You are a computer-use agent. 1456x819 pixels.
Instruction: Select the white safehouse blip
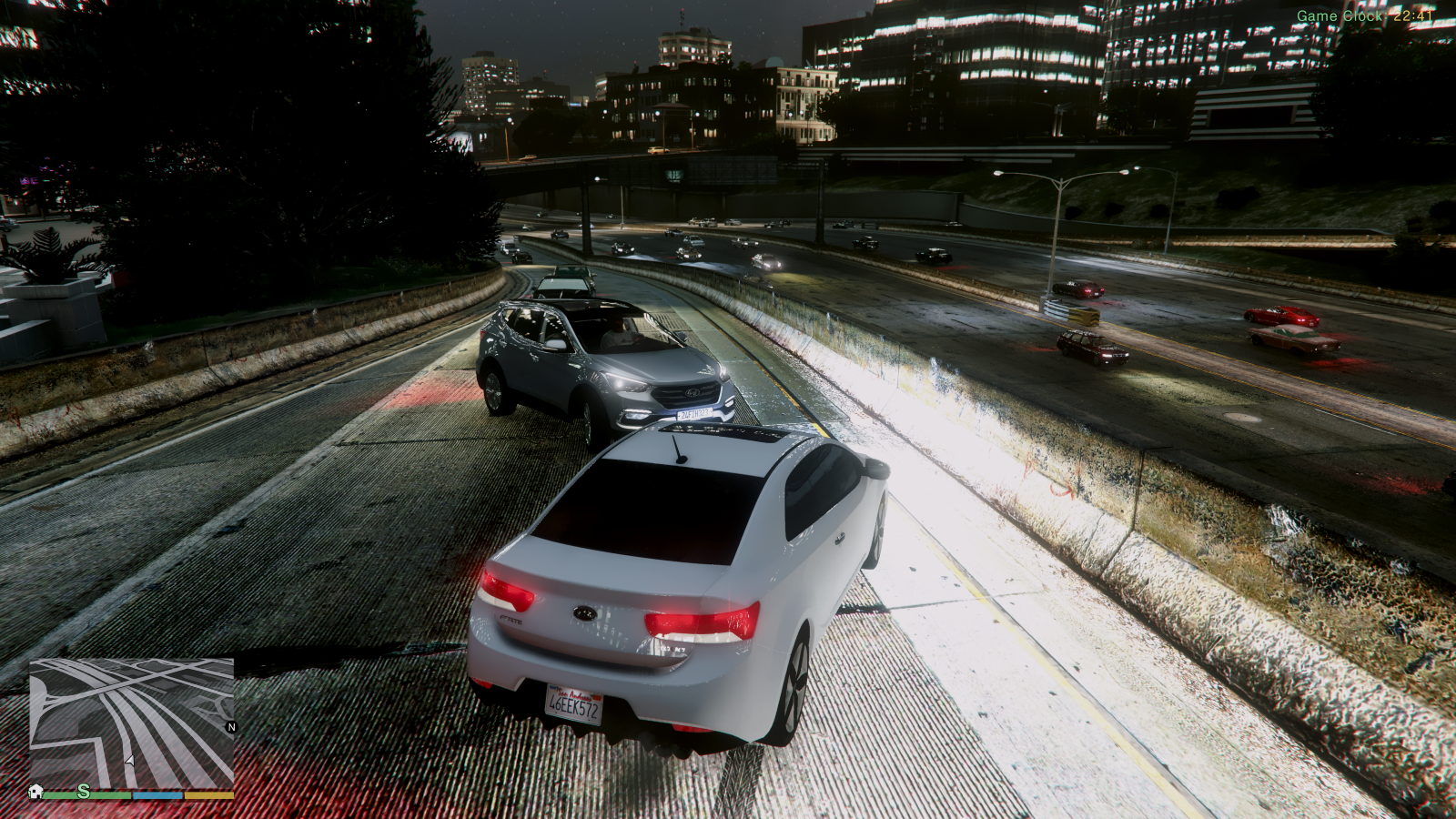click(36, 791)
